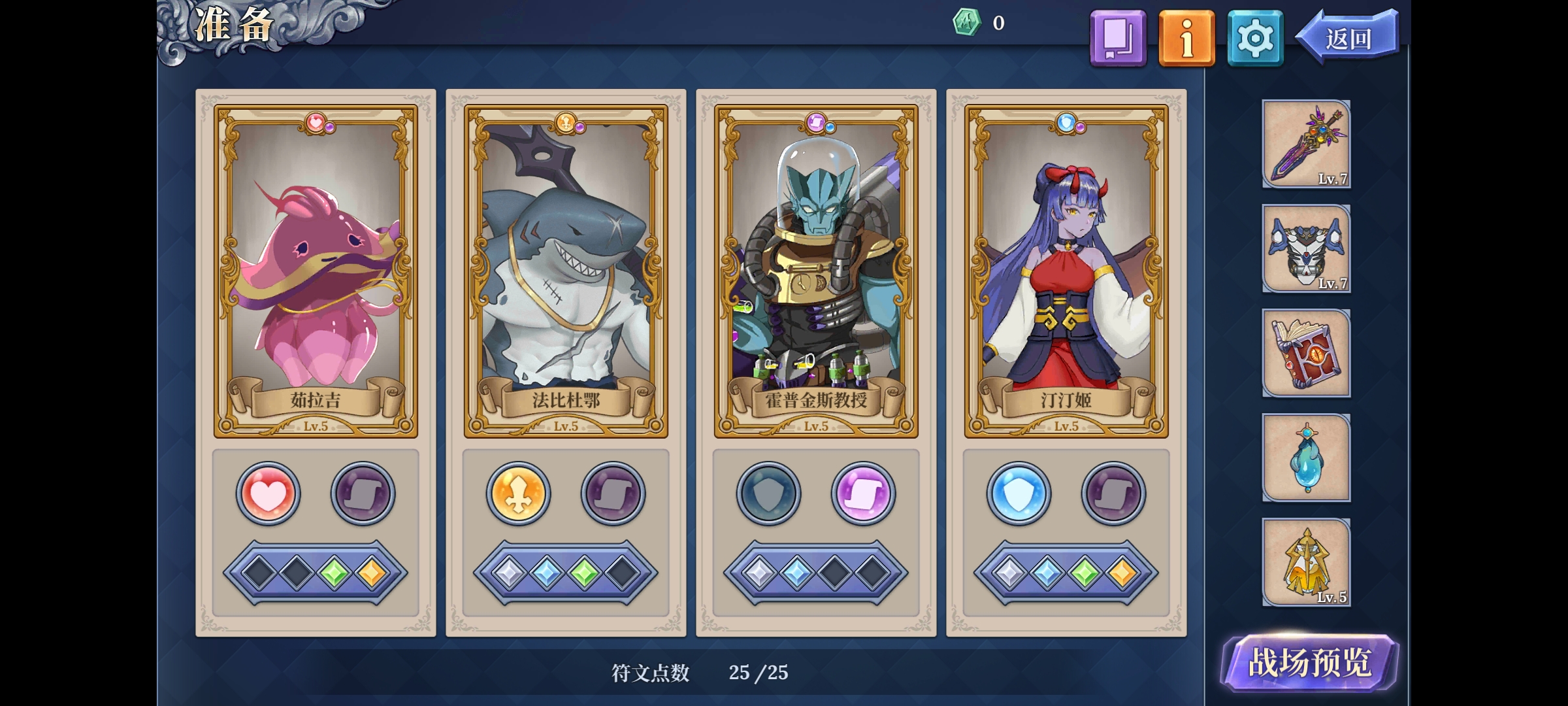The width and height of the screenshot is (1568, 706).
Task: Open the 战场预览 battlefield preview
Action: tap(1309, 663)
